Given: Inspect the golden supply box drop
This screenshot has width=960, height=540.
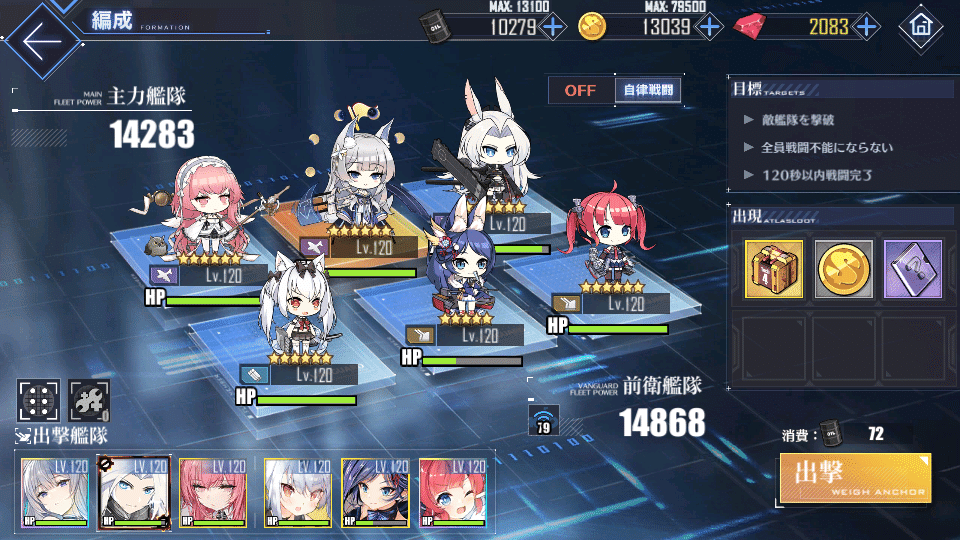Looking at the screenshot, I should (x=773, y=269).
